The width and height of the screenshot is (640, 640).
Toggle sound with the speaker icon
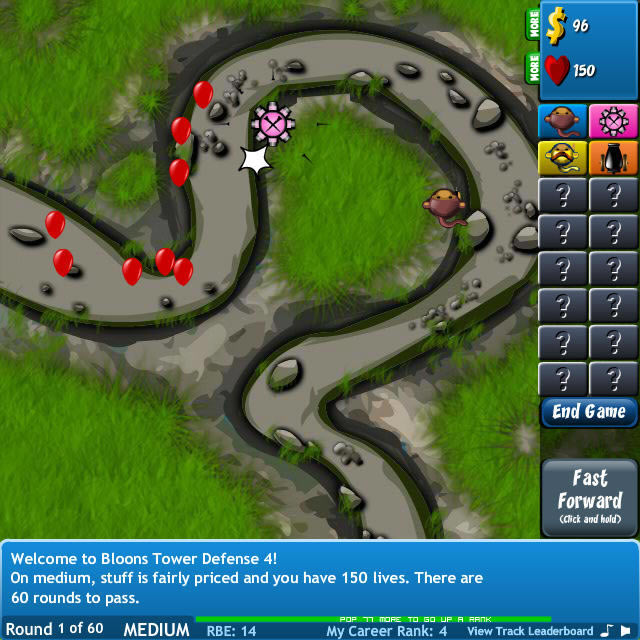coord(627,630)
